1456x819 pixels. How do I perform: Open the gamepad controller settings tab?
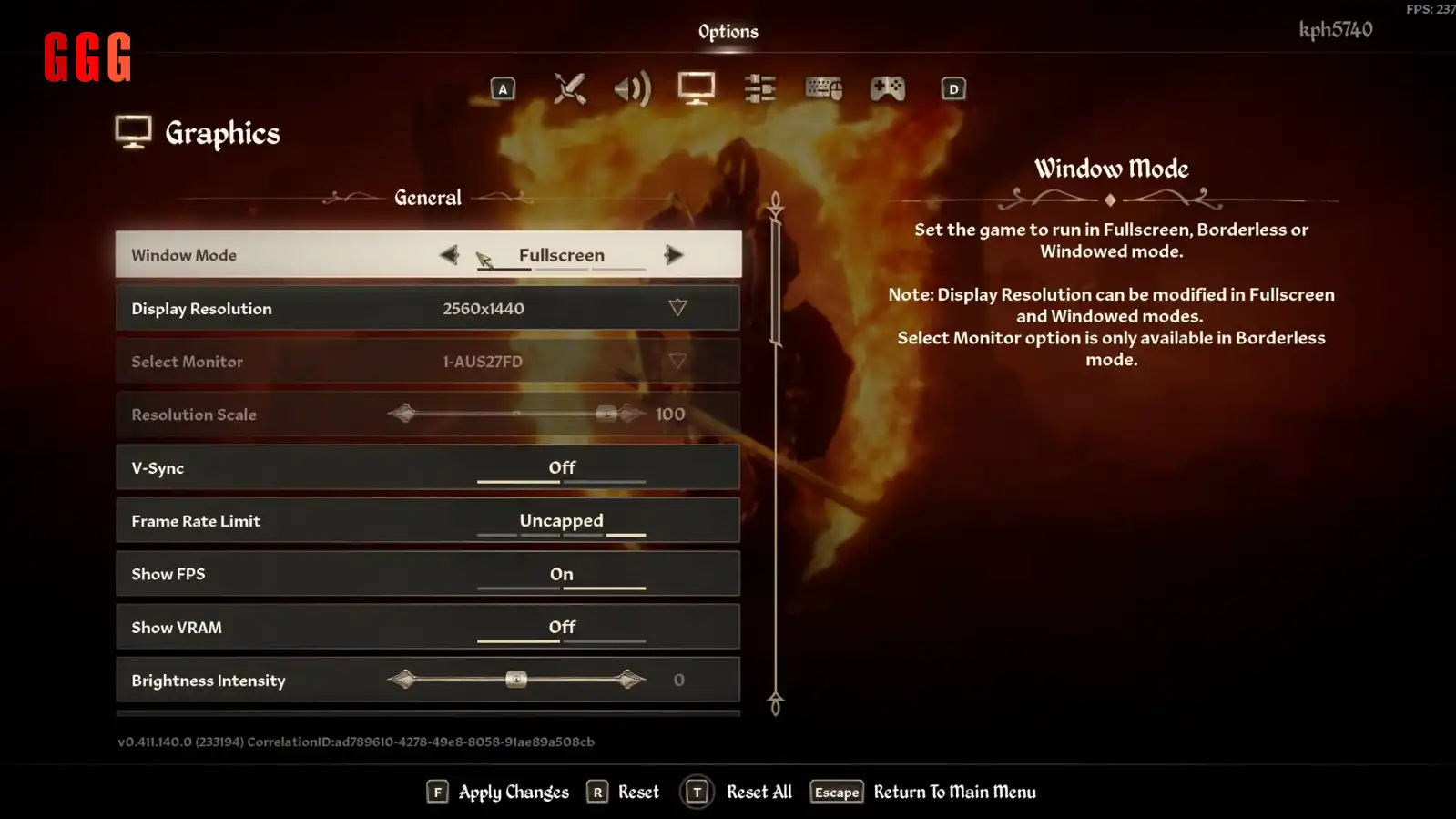887,88
